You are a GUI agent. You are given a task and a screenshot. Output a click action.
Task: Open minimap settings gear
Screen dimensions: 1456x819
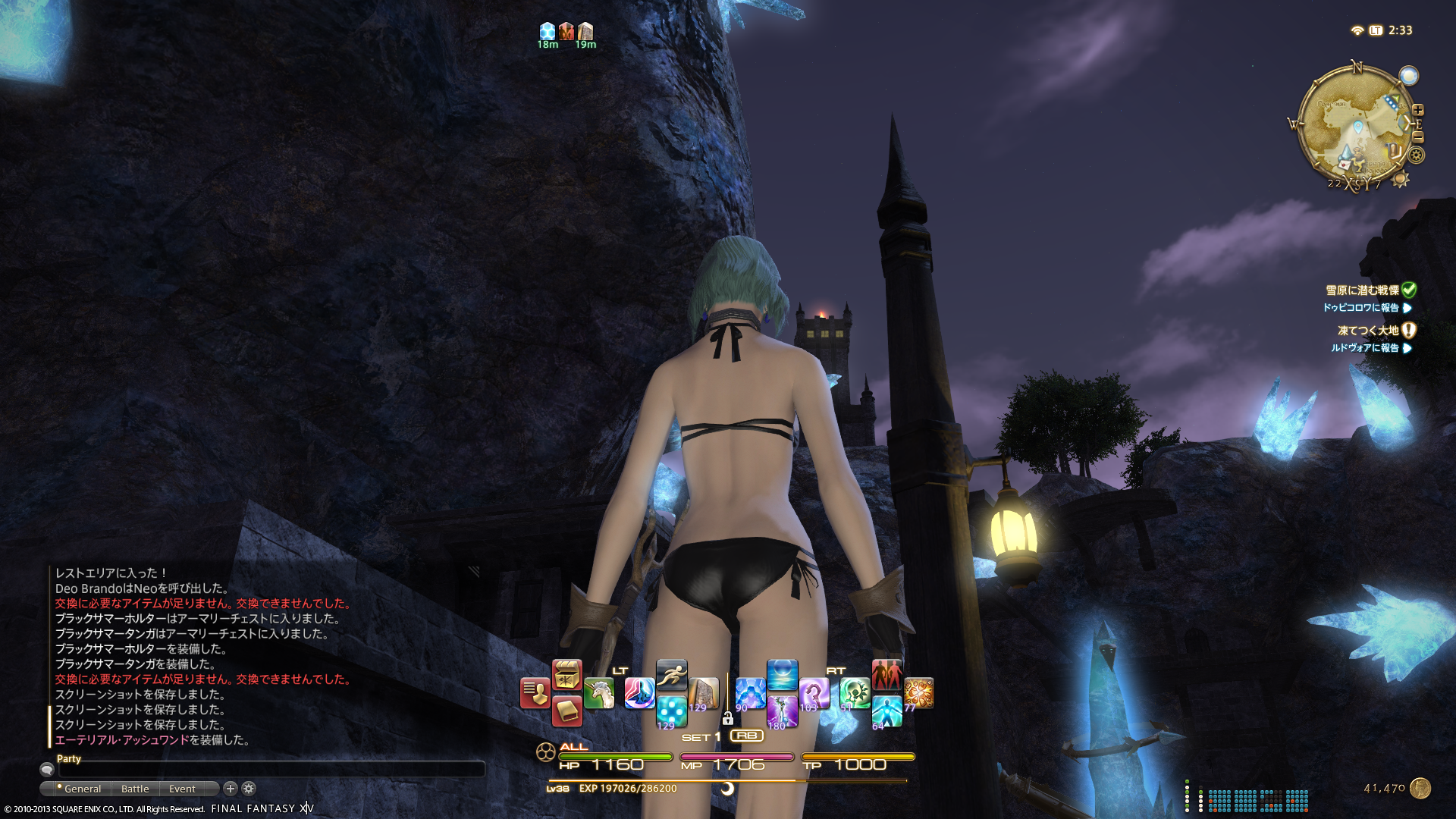click(1417, 155)
